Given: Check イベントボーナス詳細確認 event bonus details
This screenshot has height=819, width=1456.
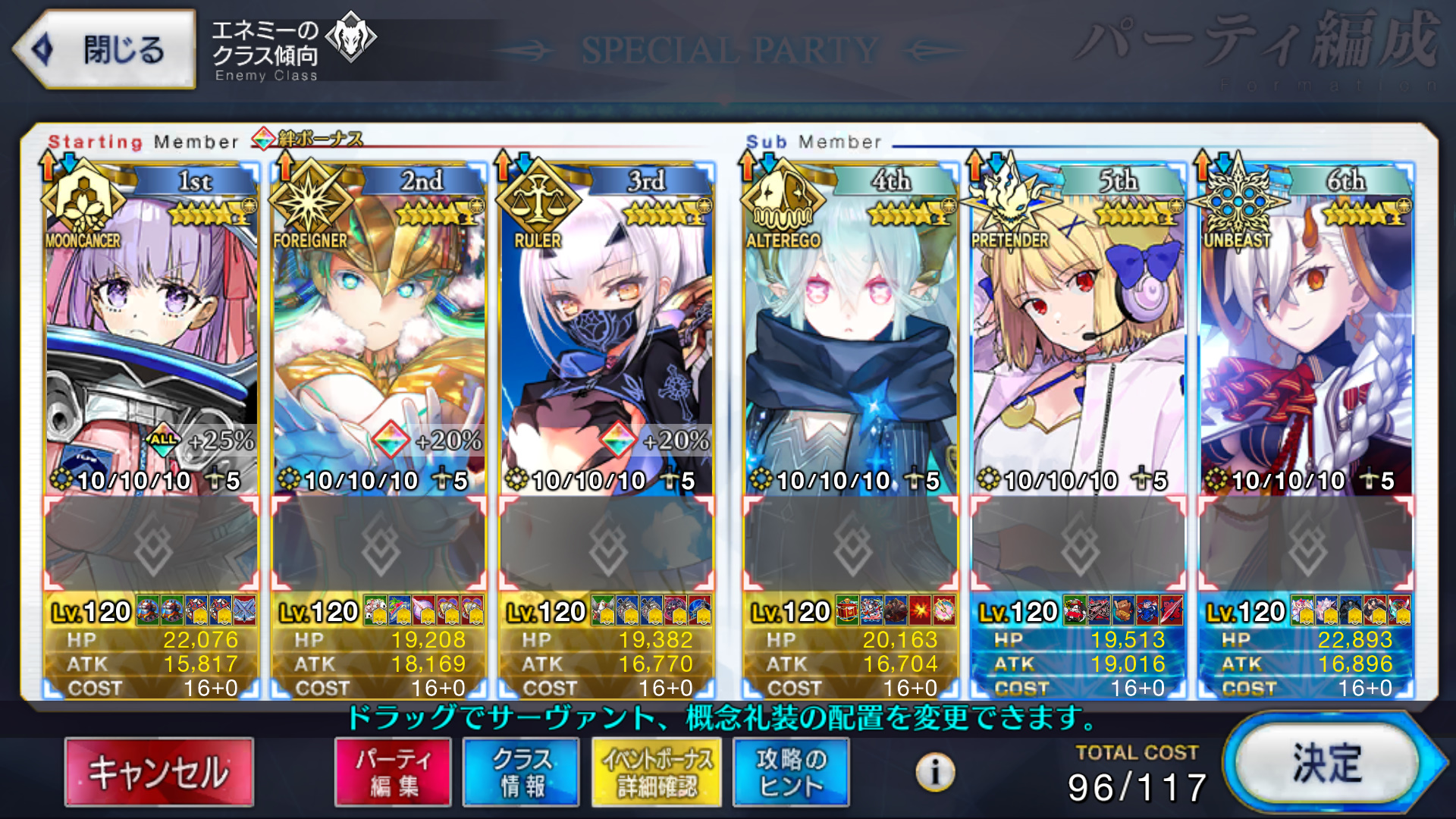Looking at the screenshot, I should [x=657, y=772].
